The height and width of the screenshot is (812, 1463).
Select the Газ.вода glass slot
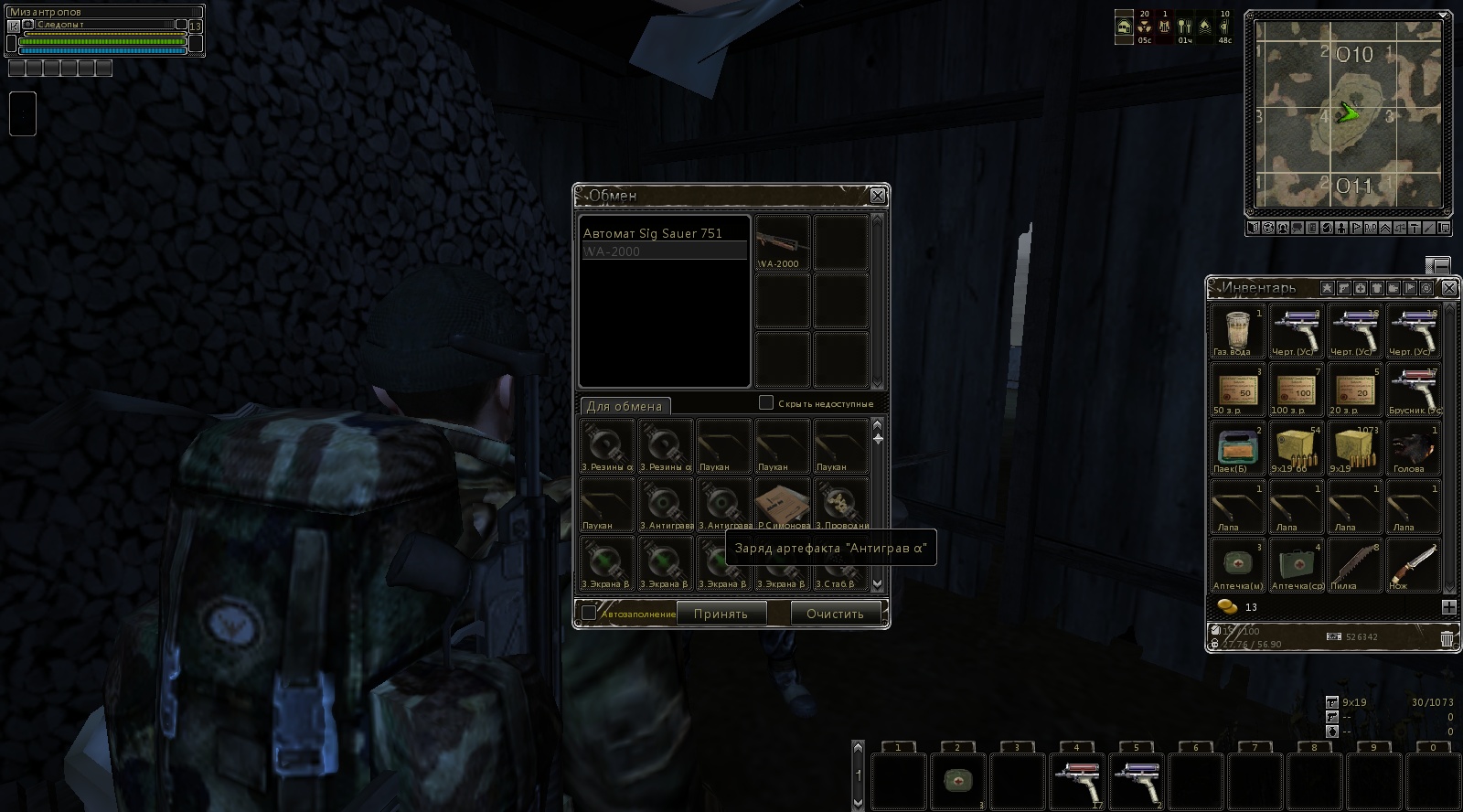point(1237,331)
